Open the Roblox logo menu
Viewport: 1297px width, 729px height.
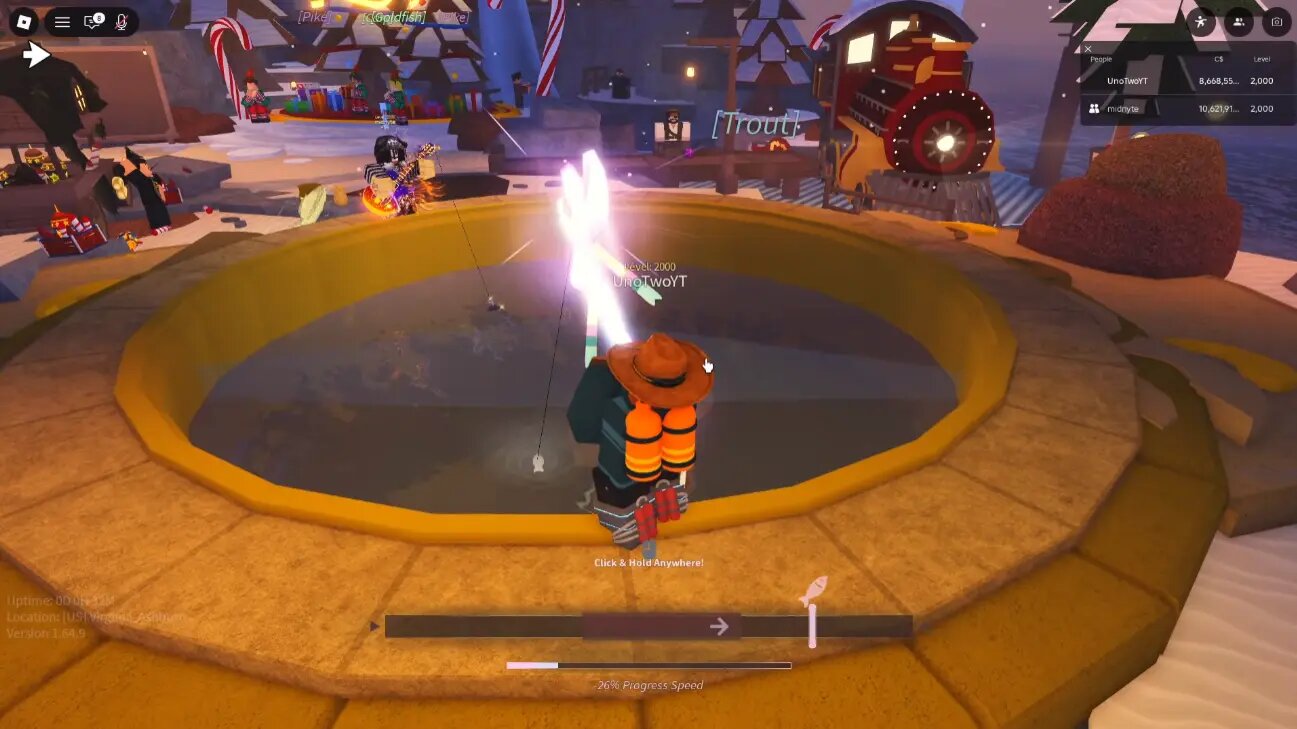coord(24,22)
